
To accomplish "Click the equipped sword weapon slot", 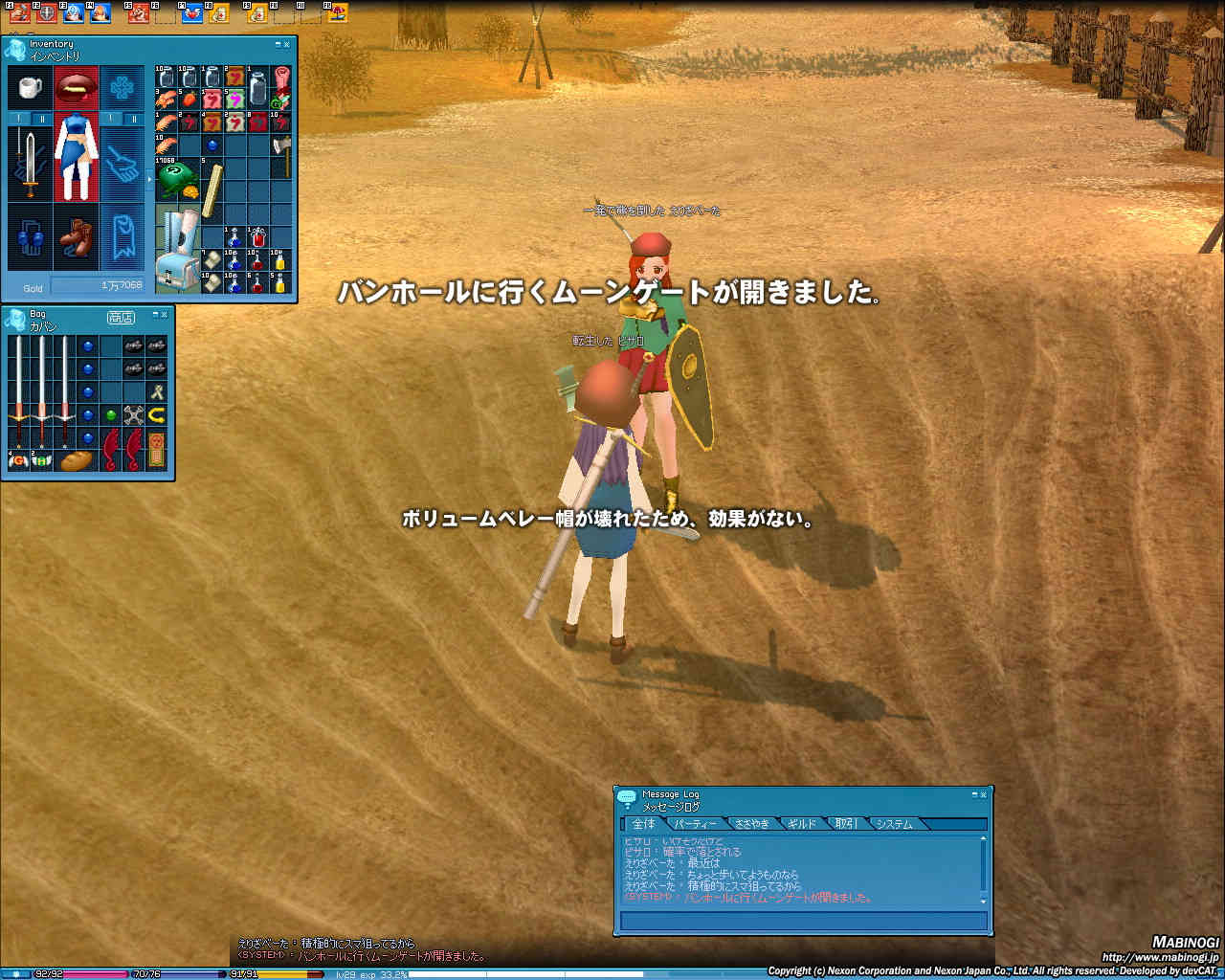I will tap(30, 165).
